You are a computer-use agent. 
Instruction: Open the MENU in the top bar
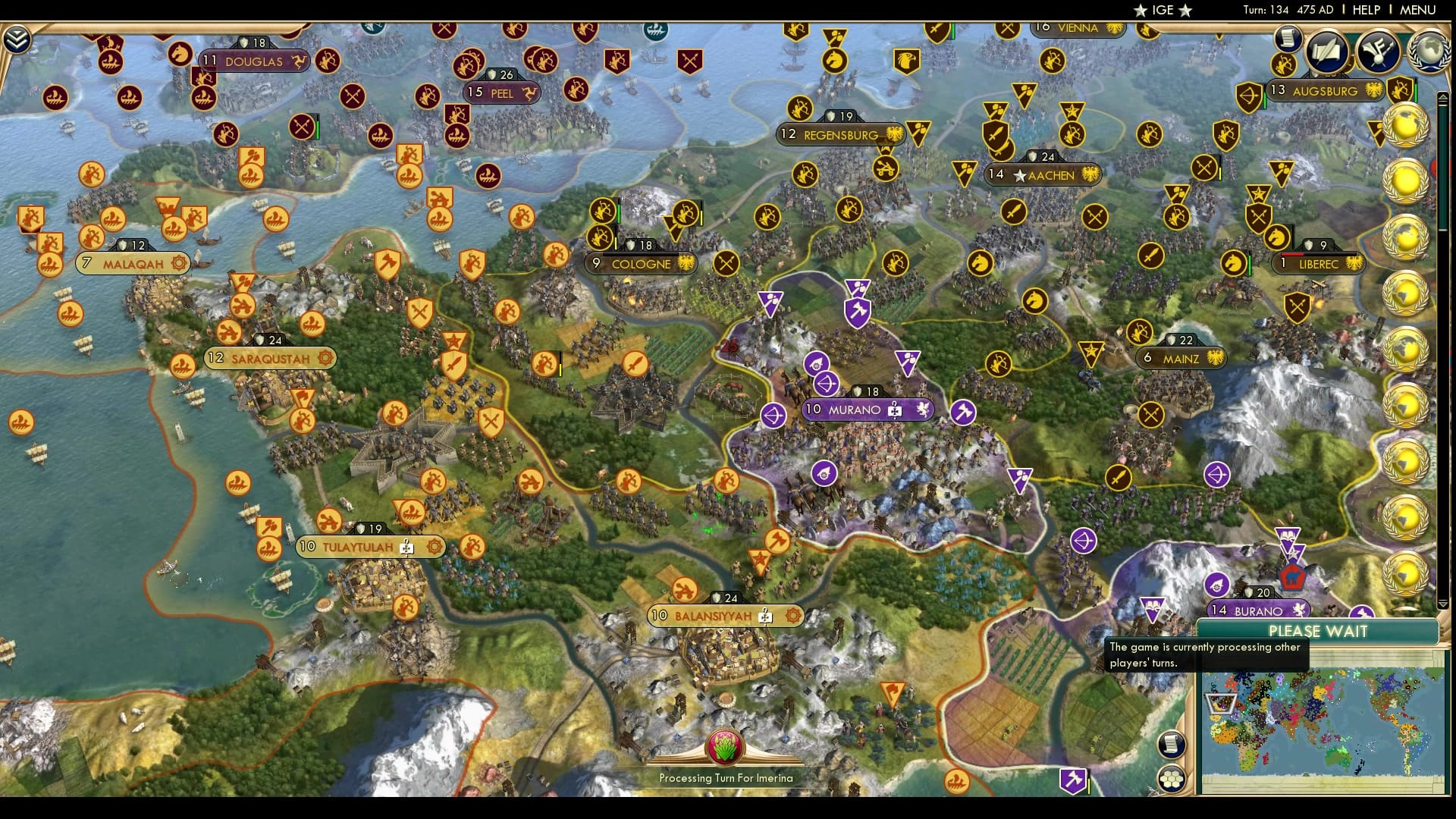tap(1416, 10)
